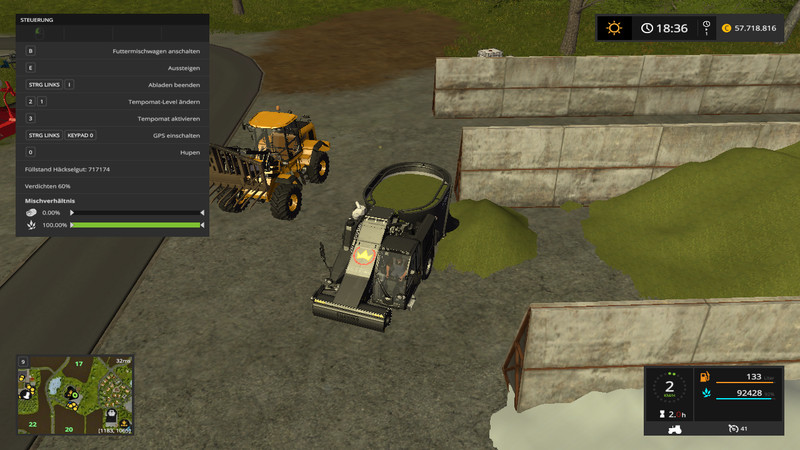Open the minimap
Image resolution: width=800 pixels, height=450 pixels.
[75, 394]
